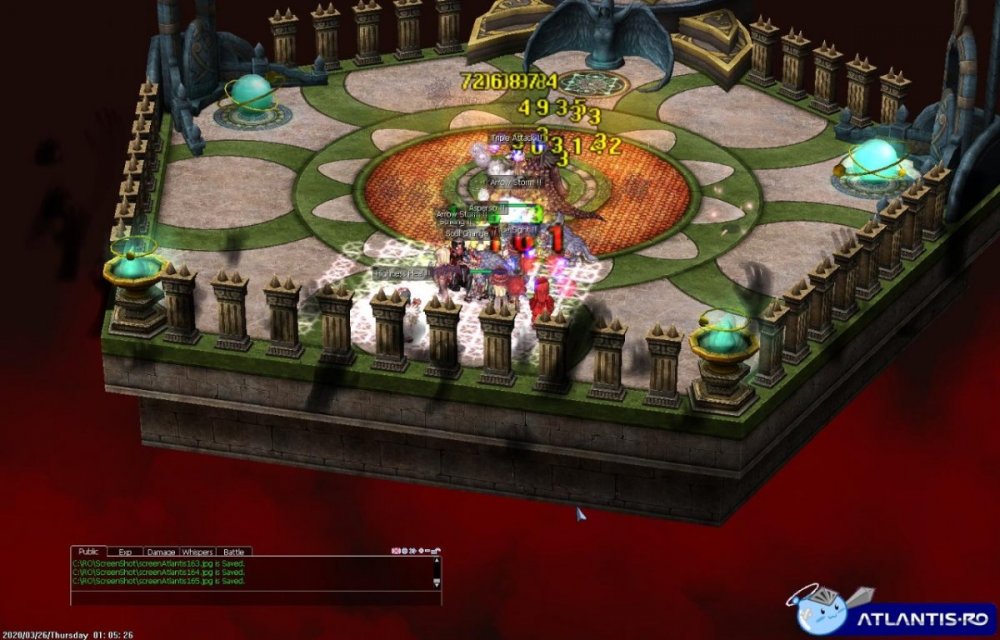This screenshot has width=1000, height=640.
Task: Open the Exp chat tab
Action: [125, 551]
